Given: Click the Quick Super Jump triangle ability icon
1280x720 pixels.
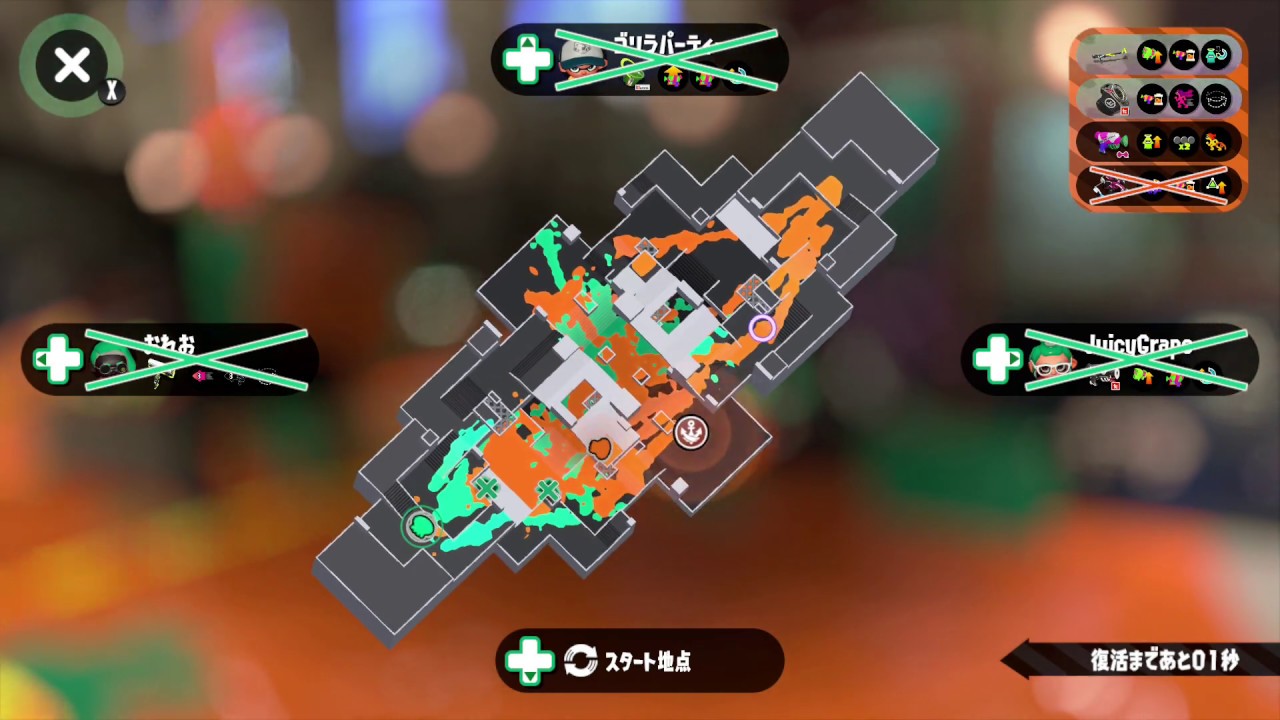Looking at the screenshot, I should [x=1216, y=186].
